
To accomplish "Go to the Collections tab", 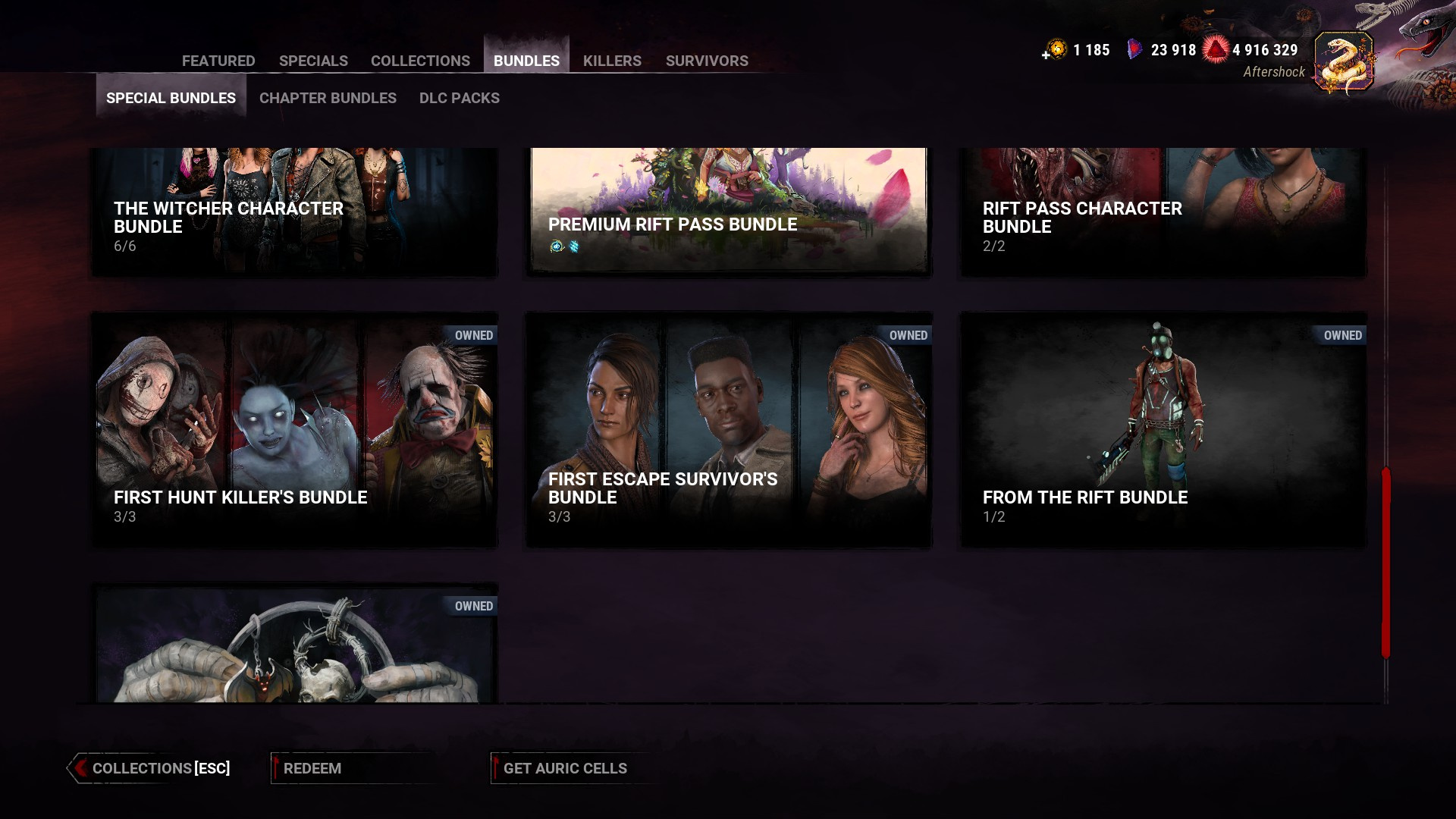I will pos(420,61).
